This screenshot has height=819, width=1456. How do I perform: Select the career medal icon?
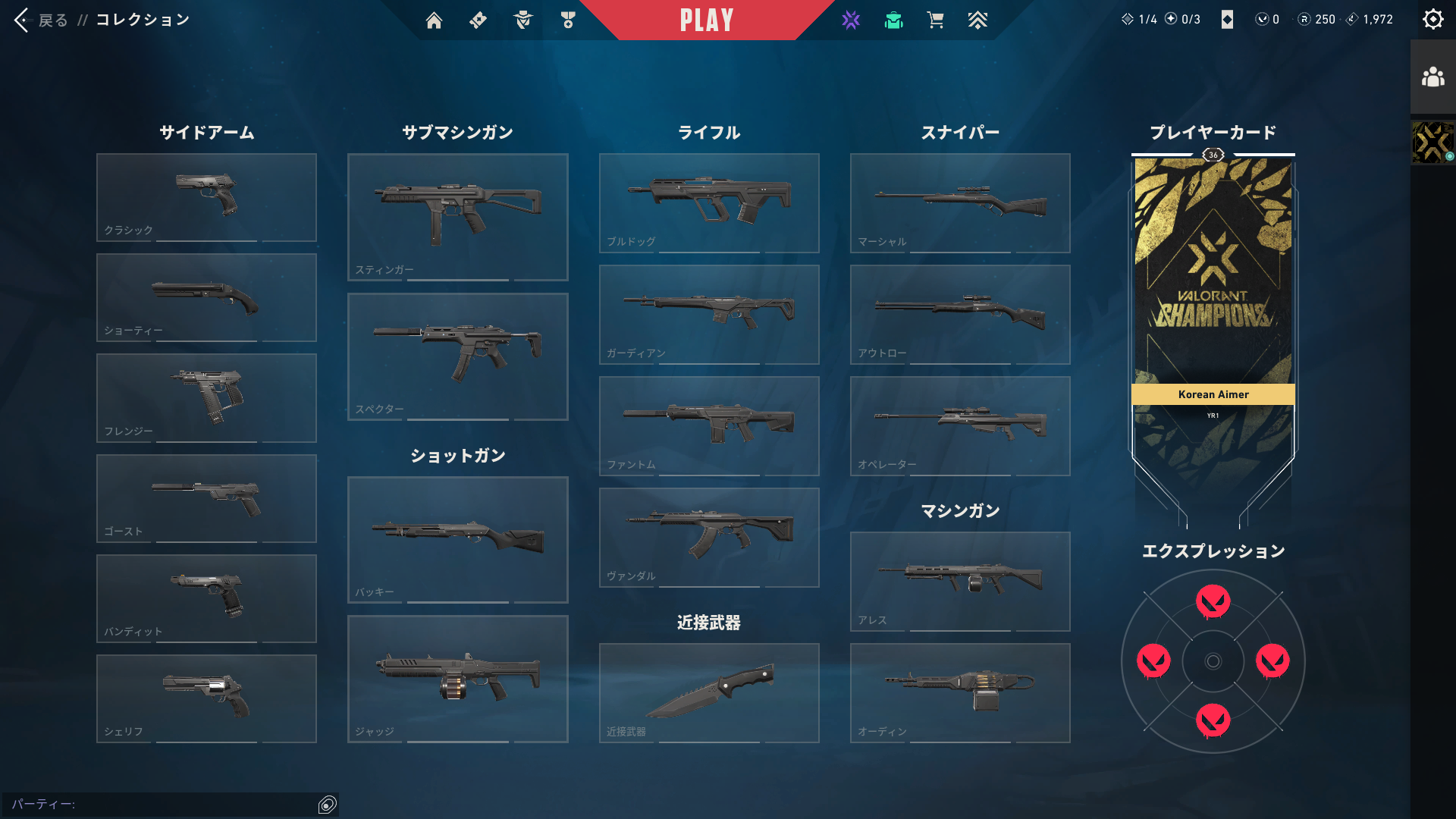(567, 20)
